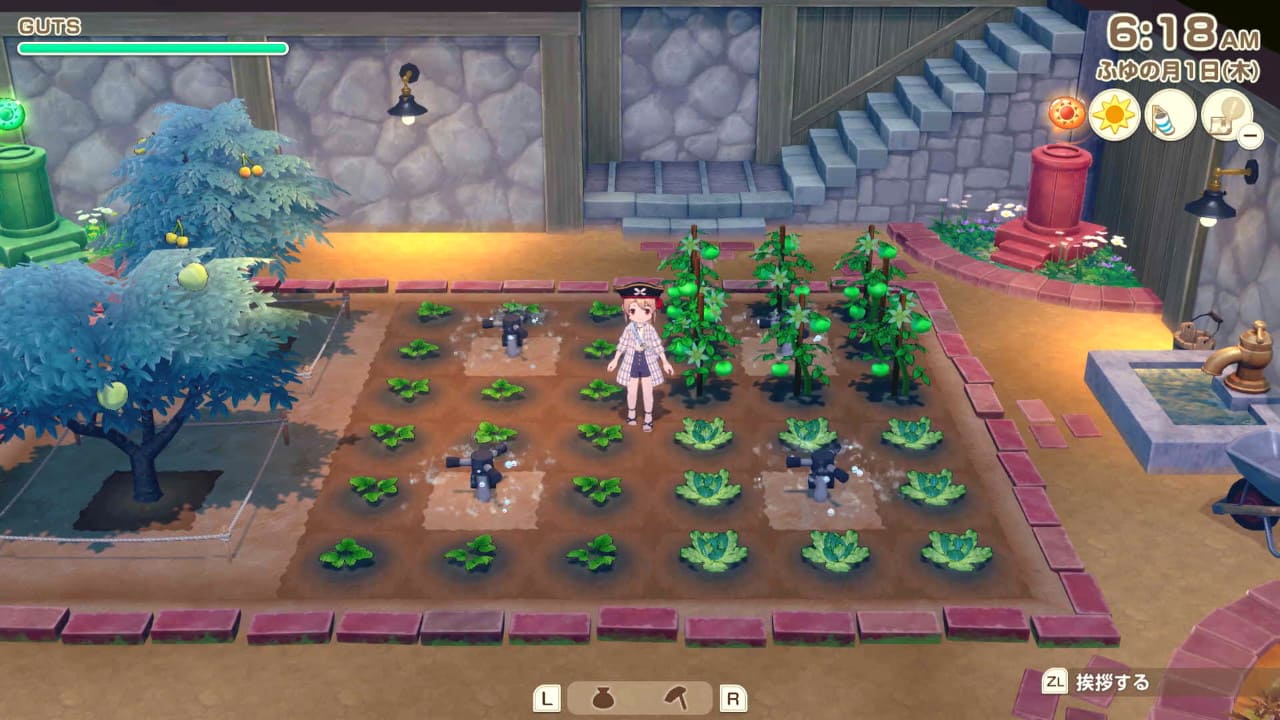Open the faded signpost icon
Screen dimensions: 1280x720
point(1225,114)
